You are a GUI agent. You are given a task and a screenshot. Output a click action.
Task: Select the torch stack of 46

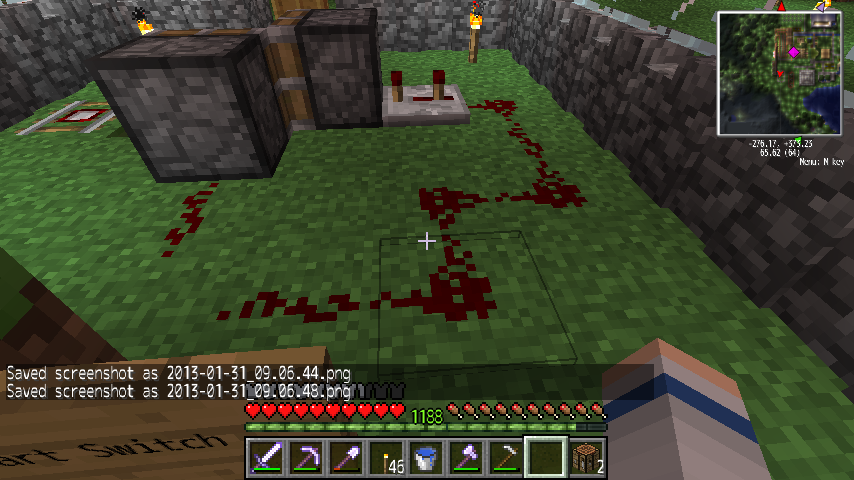[387, 459]
